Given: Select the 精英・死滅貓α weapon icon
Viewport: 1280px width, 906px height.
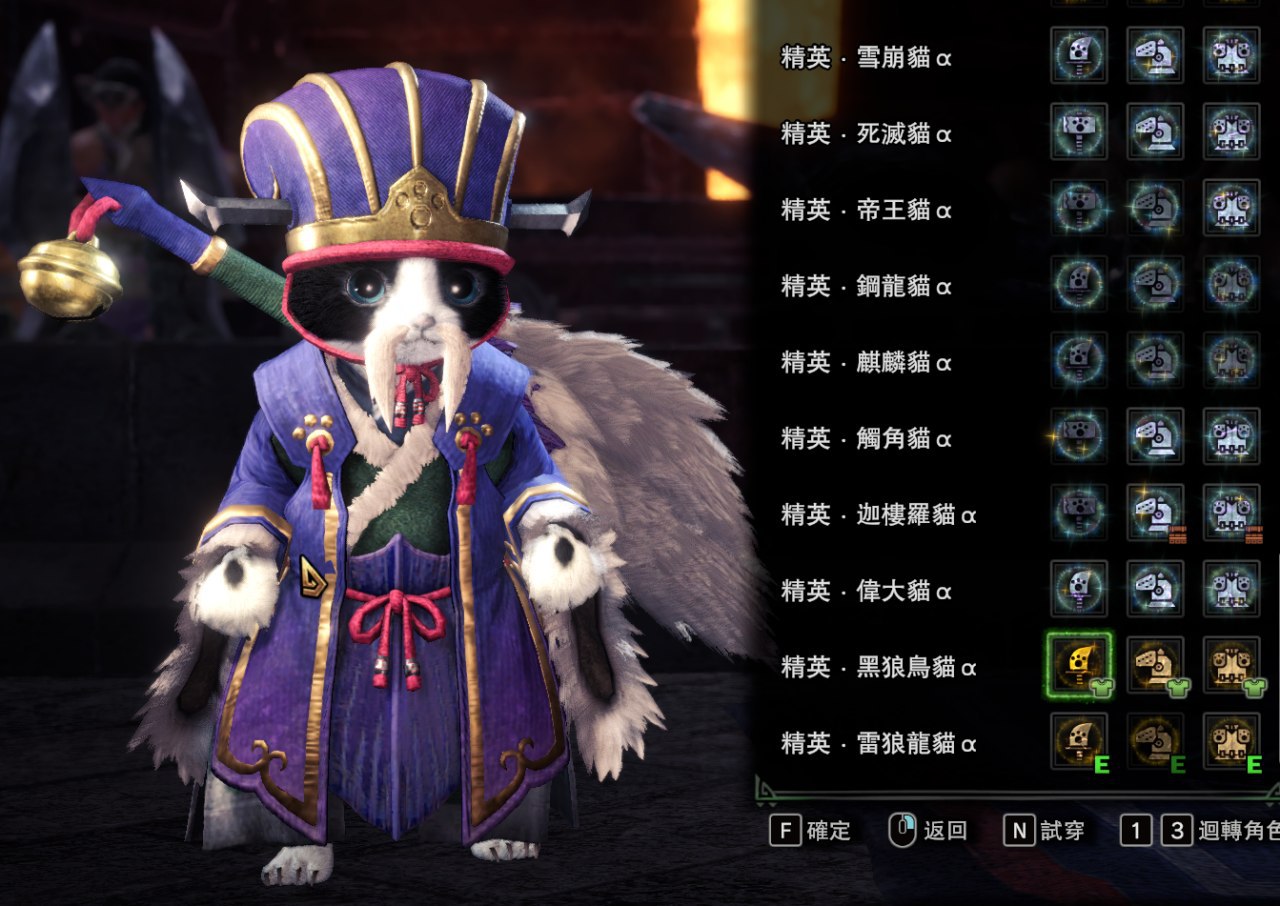Looking at the screenshot, I should [1079, 131].
